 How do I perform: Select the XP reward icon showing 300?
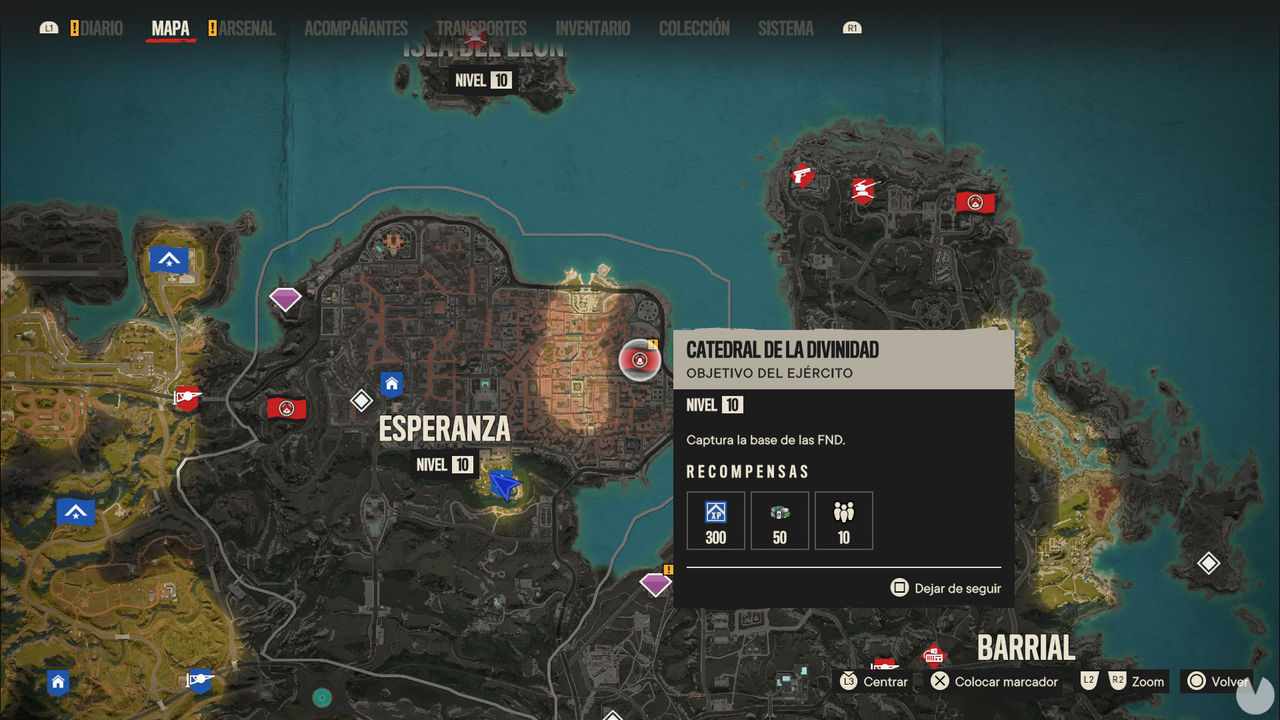pos(715,520)
